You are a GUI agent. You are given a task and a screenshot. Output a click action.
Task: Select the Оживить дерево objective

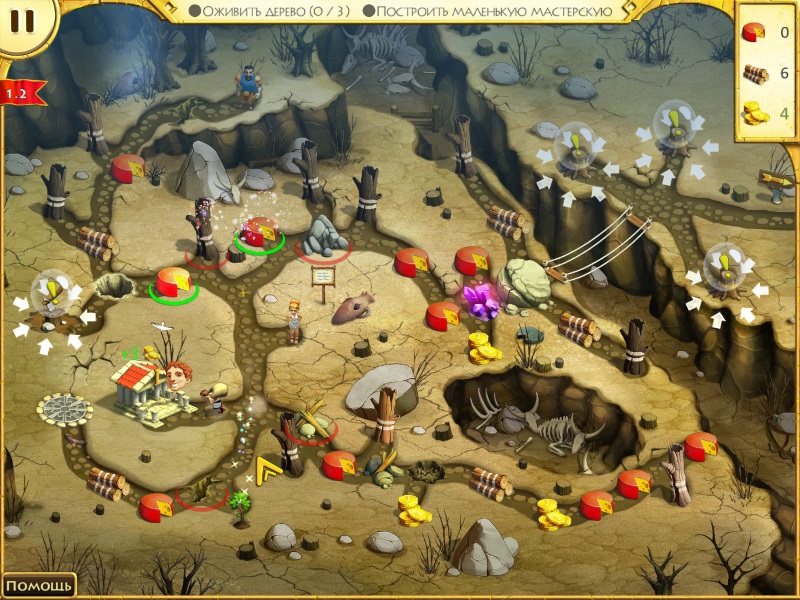[x=270, y=11]
